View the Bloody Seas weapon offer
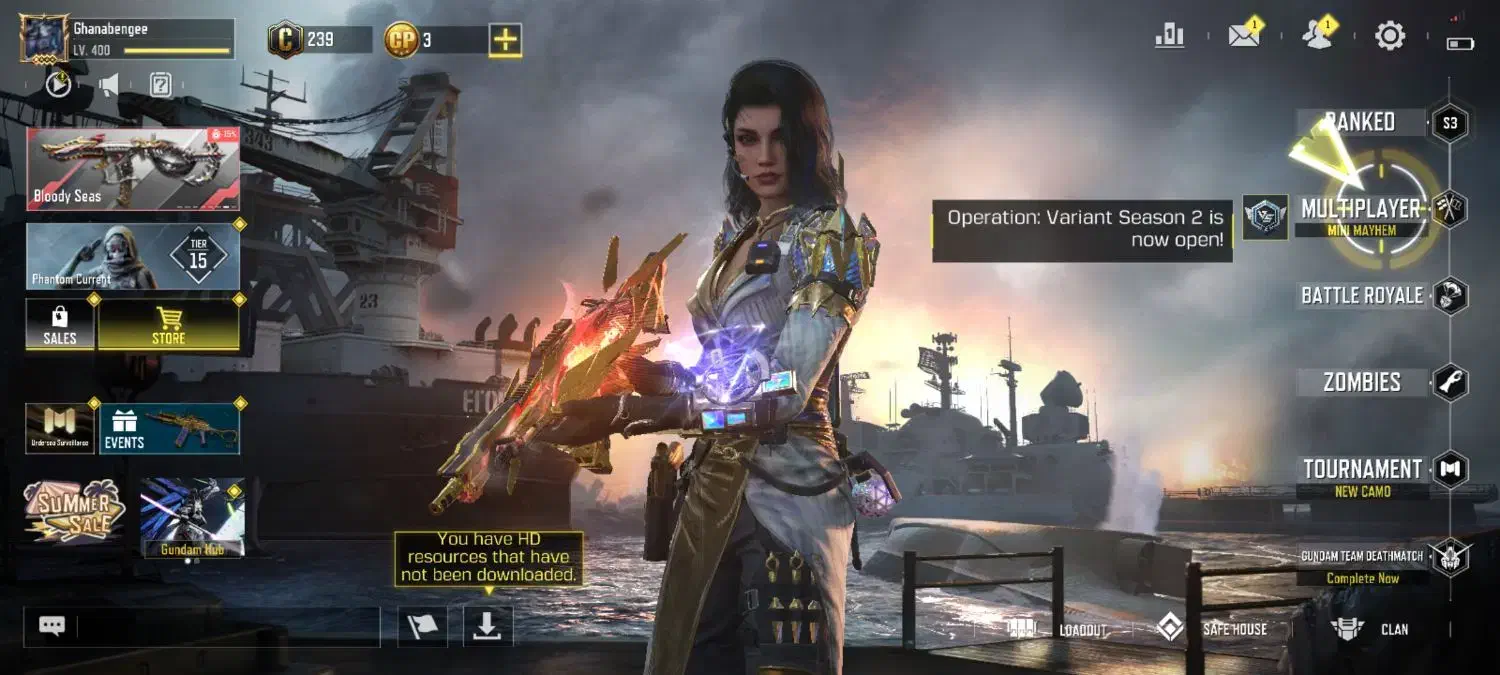 (133, 168)
